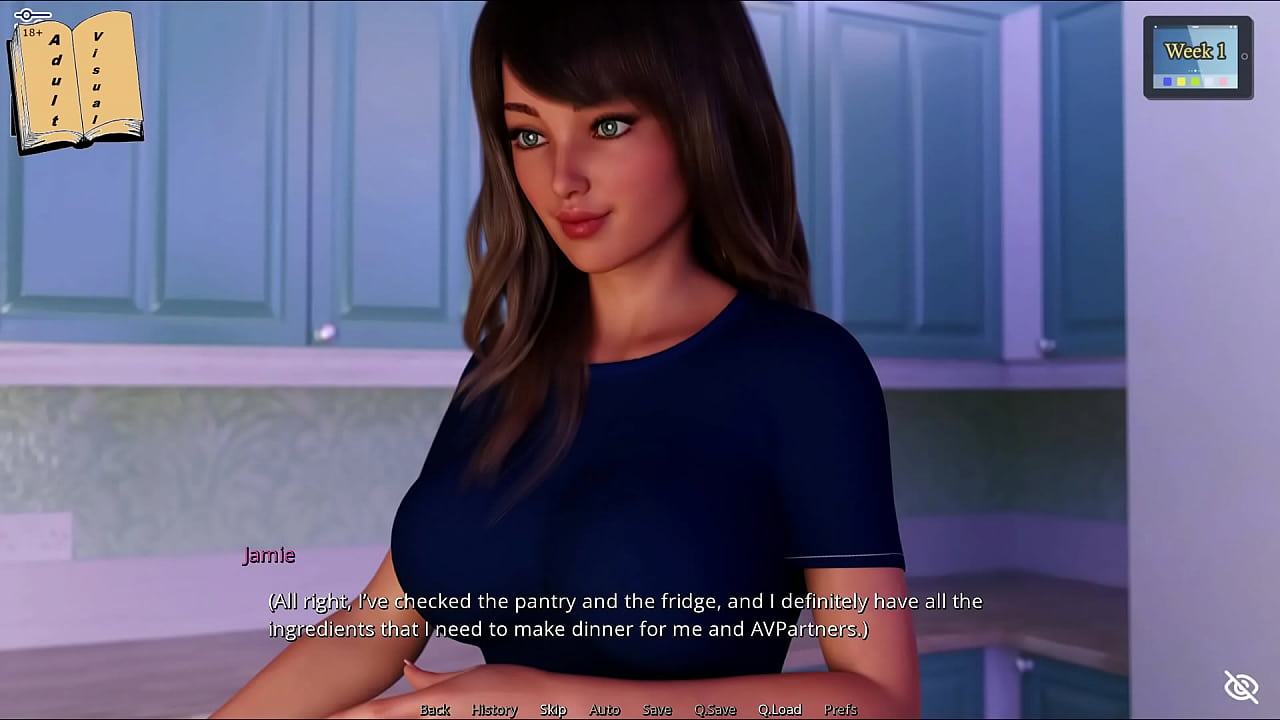The height and width of the screenshot is (720, 1280).
Task: Go Back to the previous line
Action: tap(435, 710)
